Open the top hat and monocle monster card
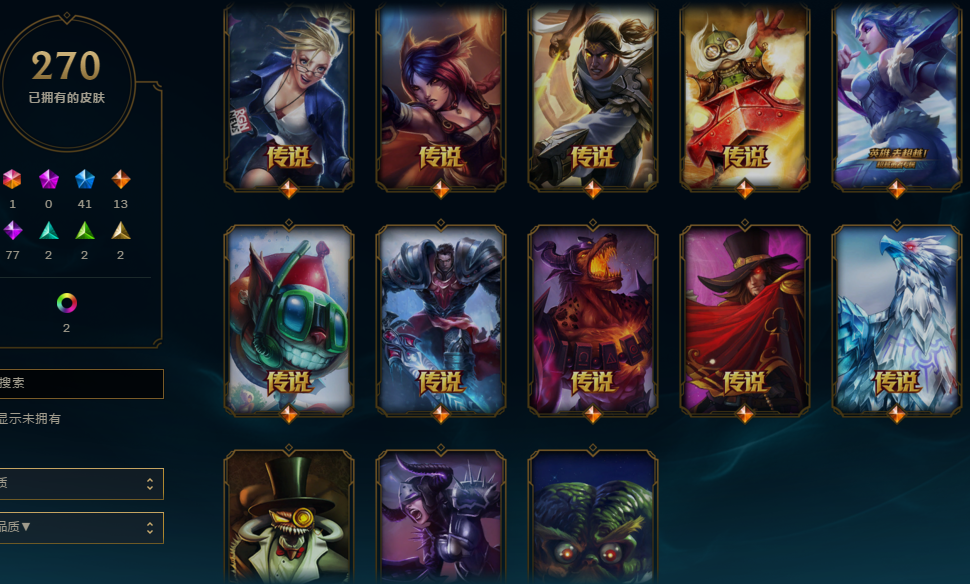The image size is (970, 584). pos(289,518)
